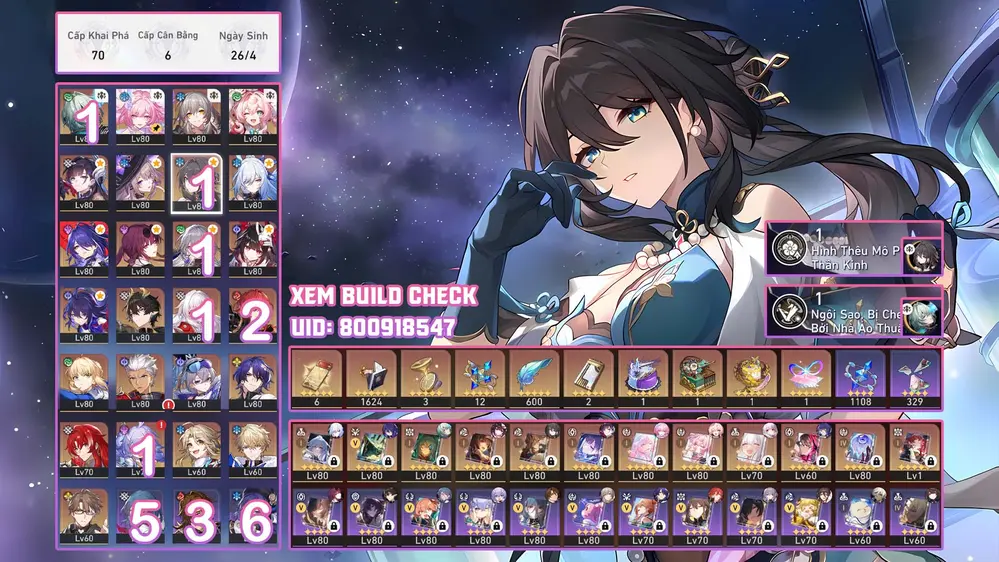Image resolution: width=999 pixels, height=562 pixels.
Task: Select the pink butterfly ribbon item slot
Action: 806,377
